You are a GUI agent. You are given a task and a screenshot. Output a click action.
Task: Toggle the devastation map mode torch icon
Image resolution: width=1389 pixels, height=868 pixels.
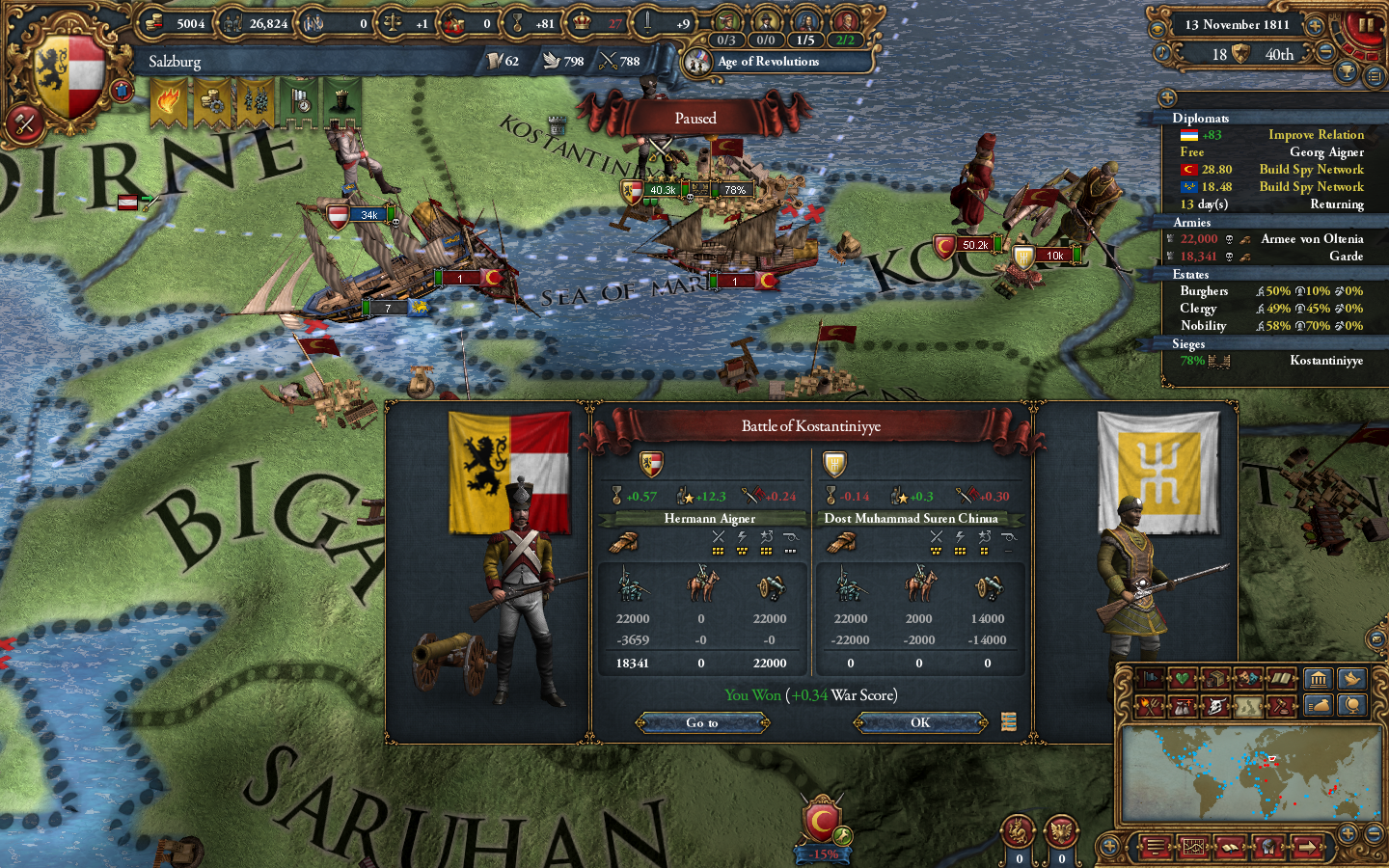[x=1149, y=706]
